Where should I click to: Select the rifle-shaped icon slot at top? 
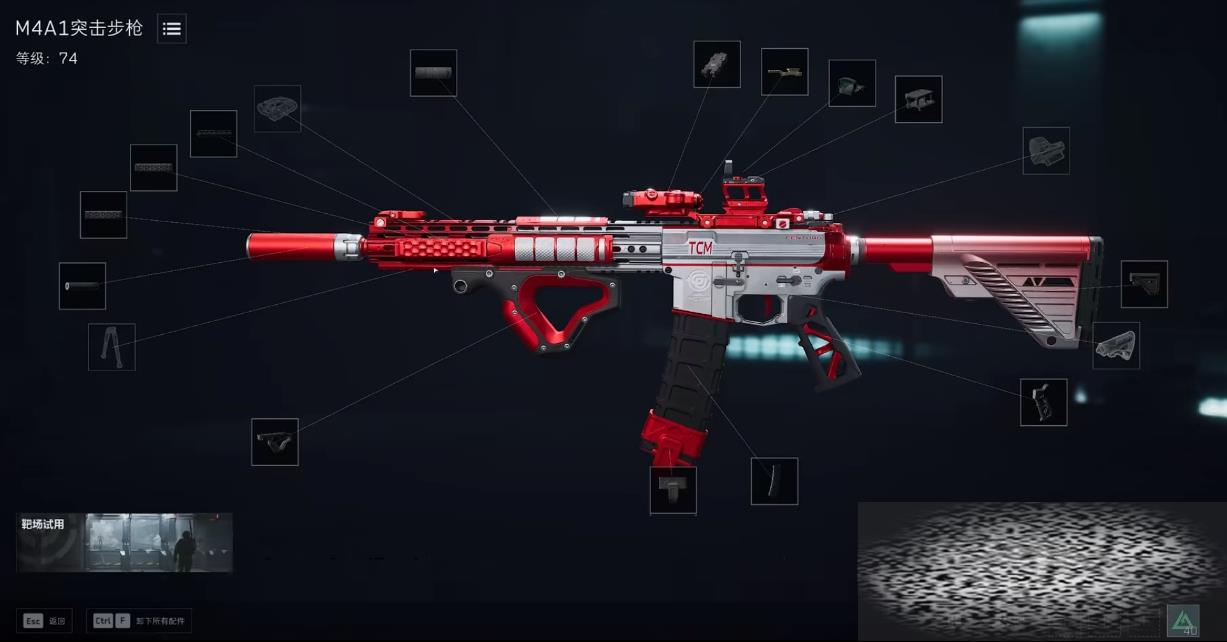[x=784, y=72]
